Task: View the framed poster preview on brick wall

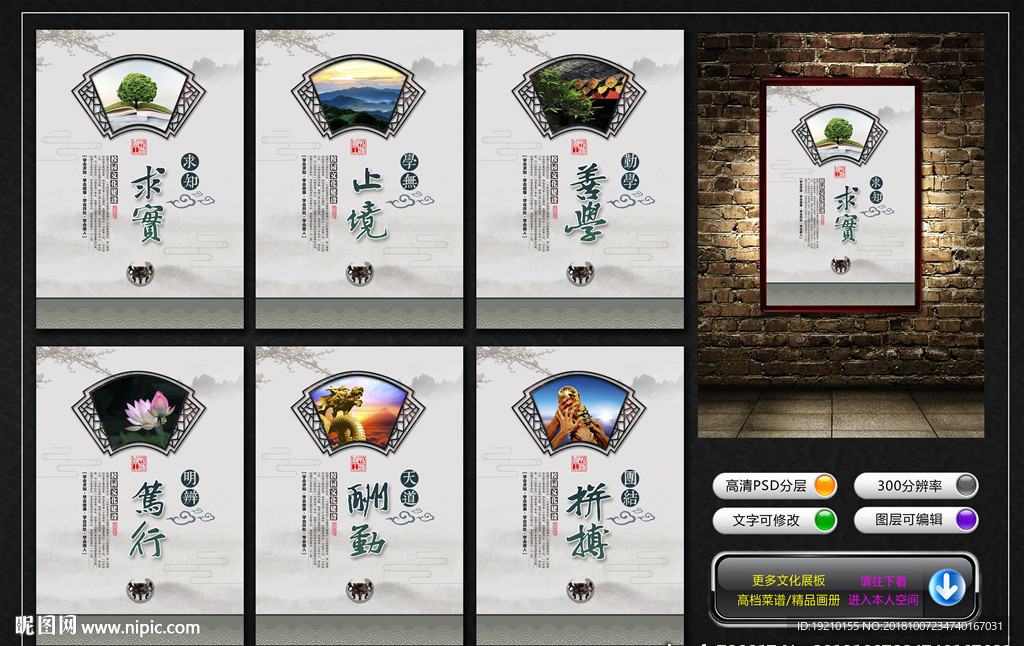Action: 840,195
